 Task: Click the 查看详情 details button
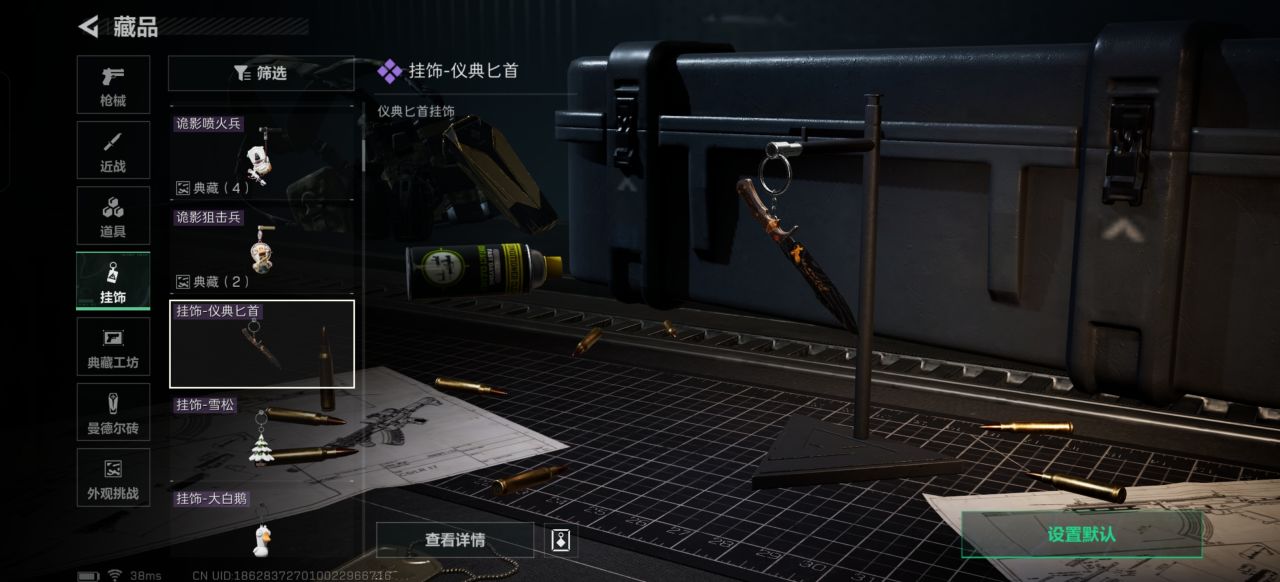[x=455, y=540]
